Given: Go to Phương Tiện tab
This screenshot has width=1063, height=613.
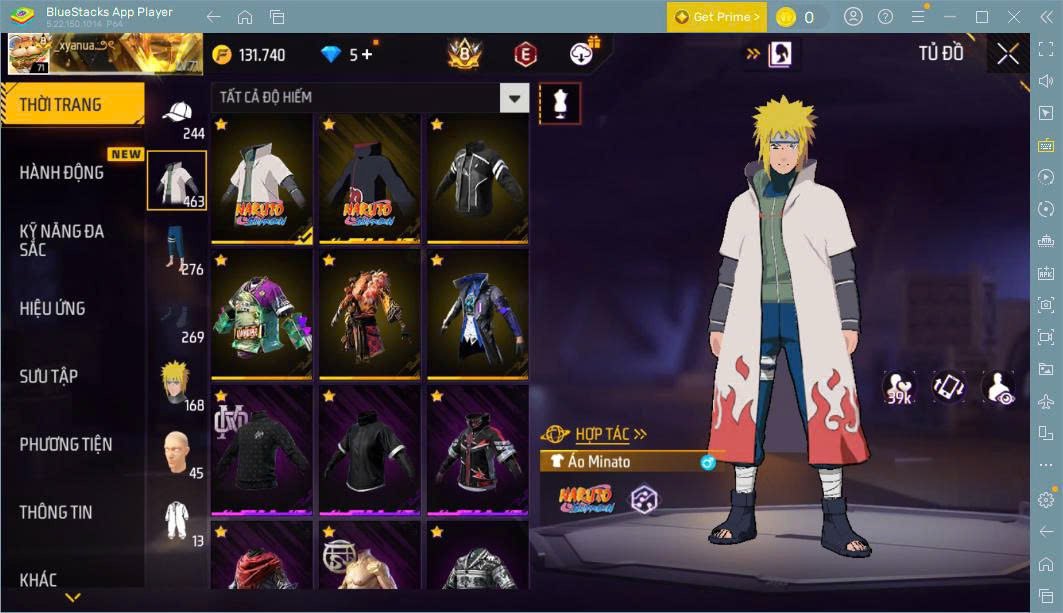Looking at the screenshot, I should 66,445.
